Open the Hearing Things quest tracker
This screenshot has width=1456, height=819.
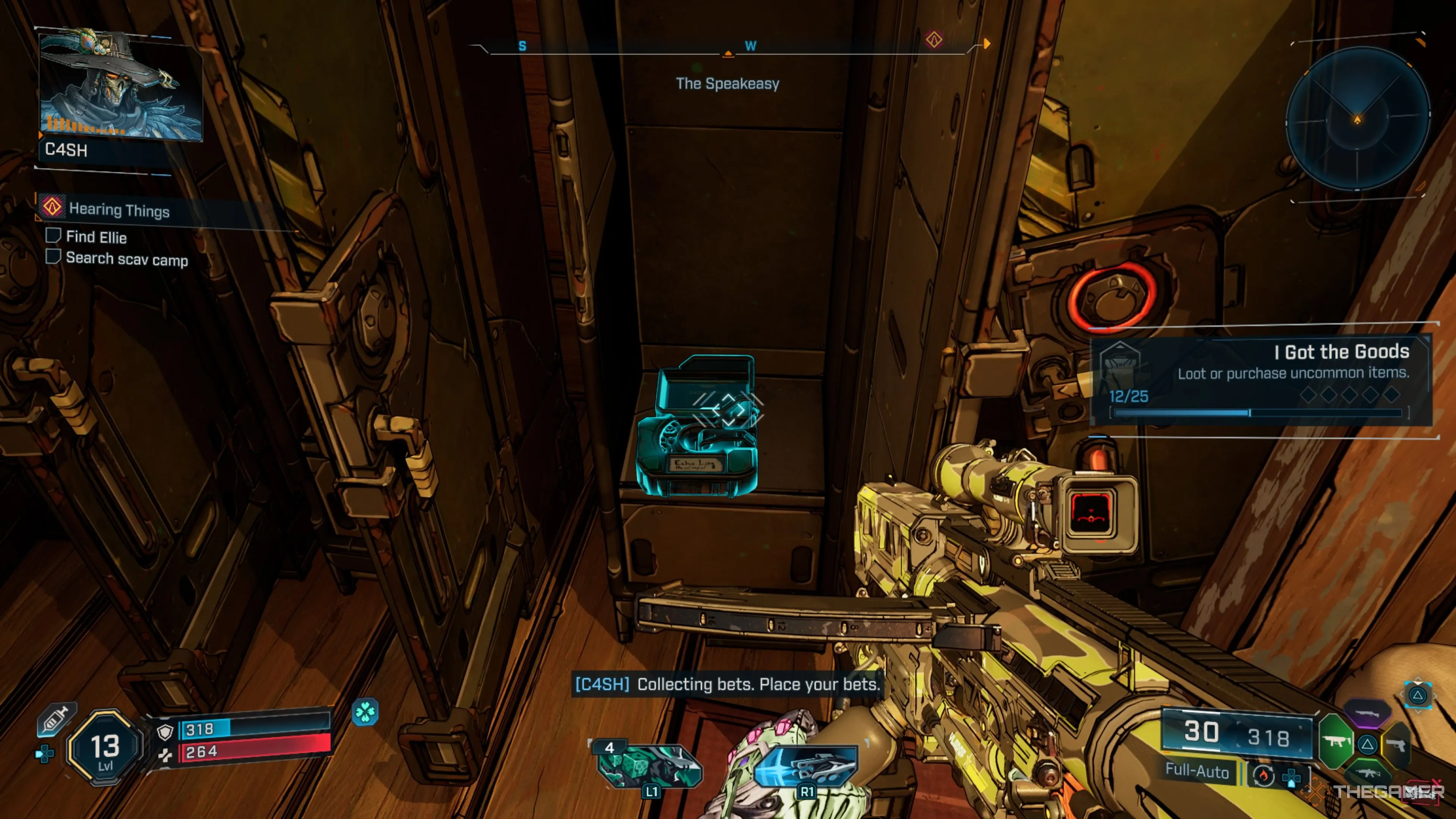click(119, 210)
